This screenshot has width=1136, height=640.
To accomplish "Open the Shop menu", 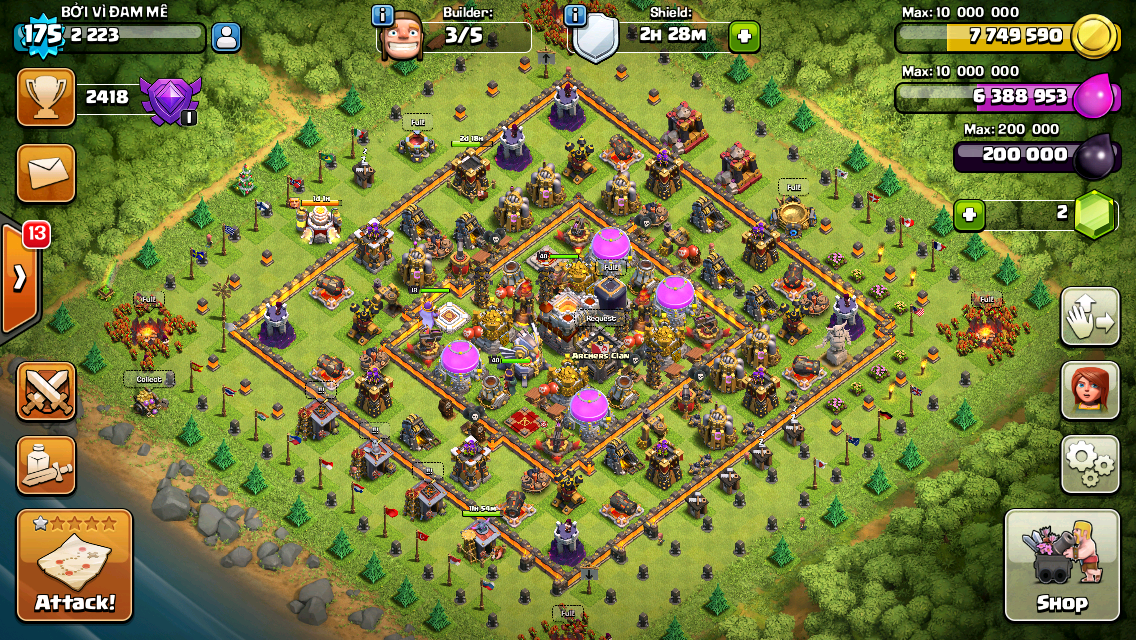I will coord(1062,566).
